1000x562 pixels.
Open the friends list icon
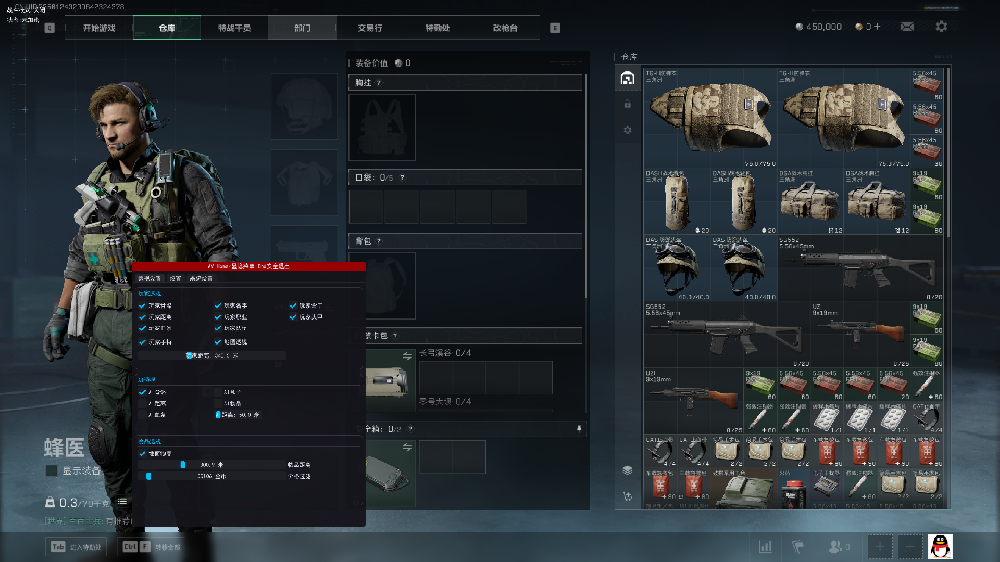(x=834, y=547)
